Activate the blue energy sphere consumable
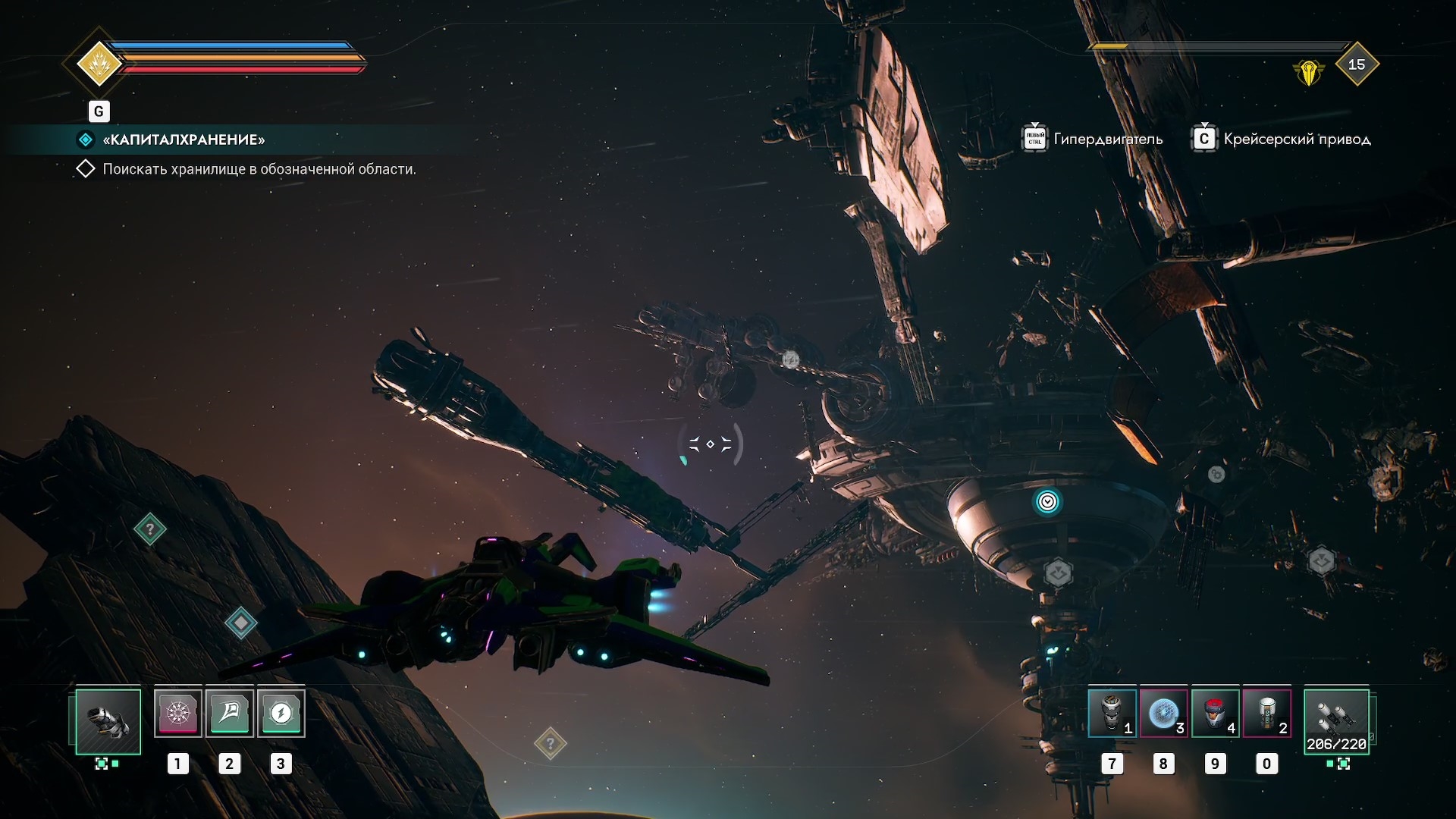This screenshot has height=819, width=1456. pyautogui.click(x=1163, y=713)
